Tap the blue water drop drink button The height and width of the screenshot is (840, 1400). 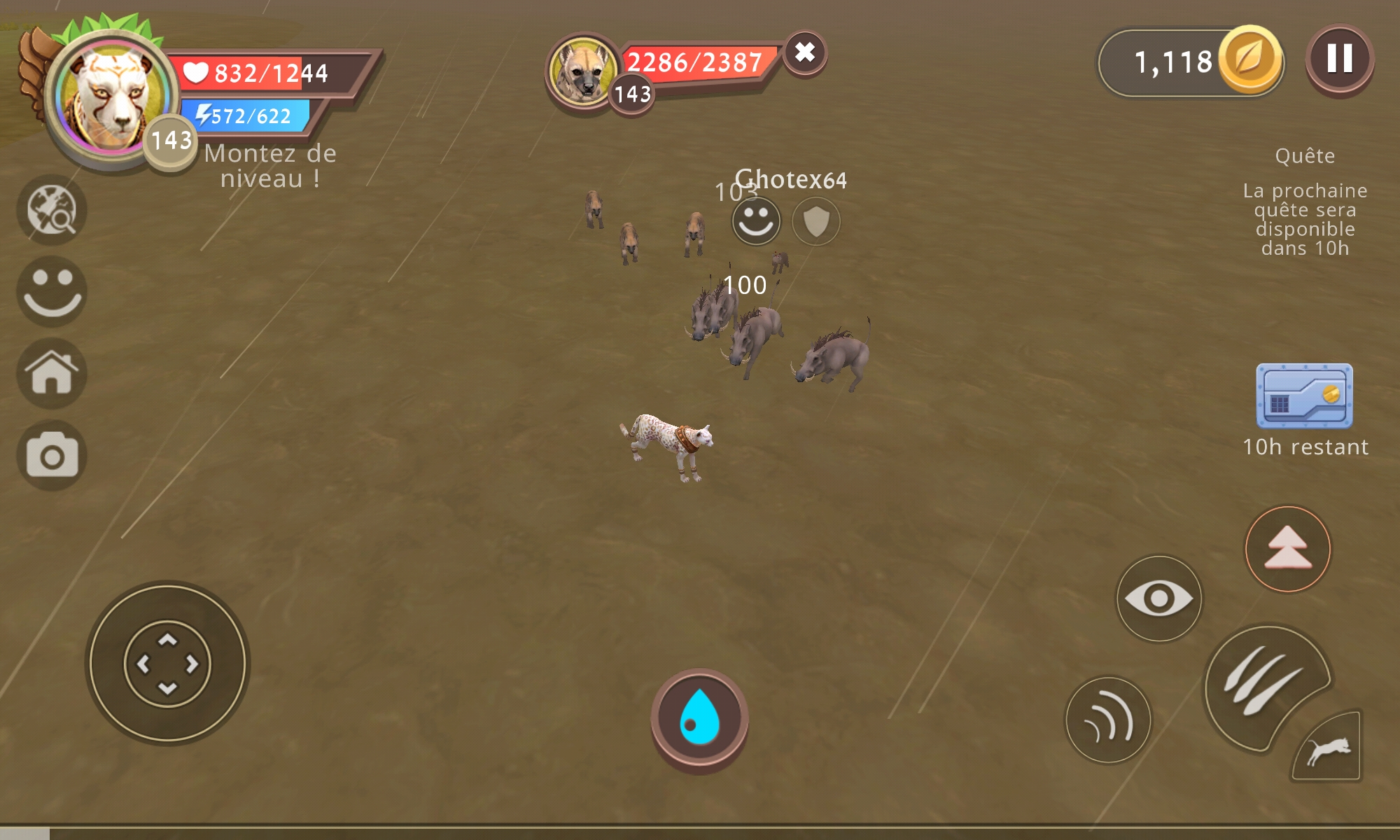699,719
